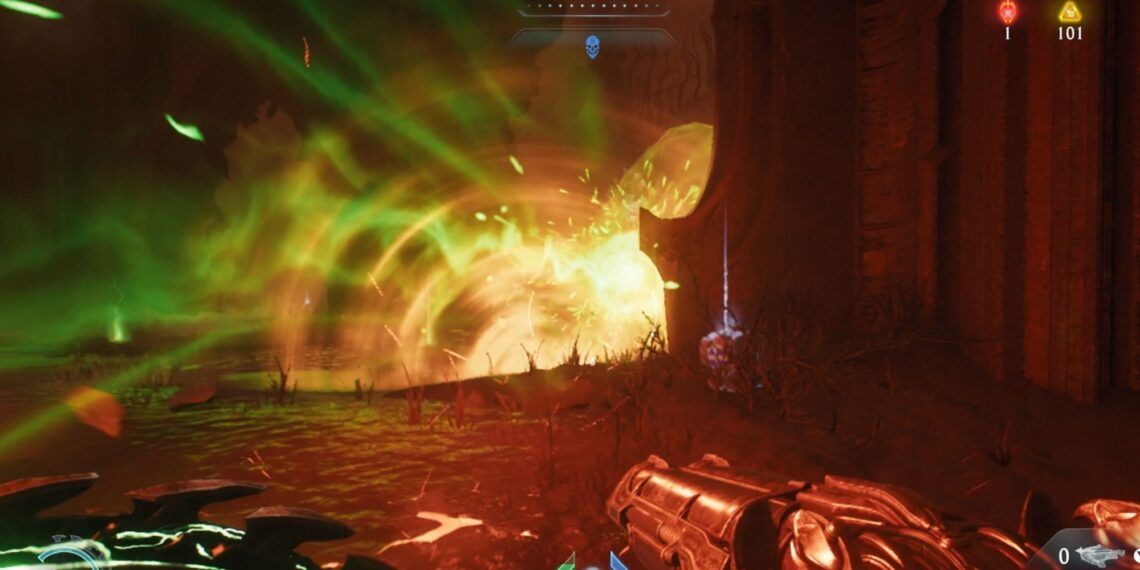Select the red flame currency icon
Image resolution: width=1140 pixels, height=570 pixels.
tap(1007, 12)
